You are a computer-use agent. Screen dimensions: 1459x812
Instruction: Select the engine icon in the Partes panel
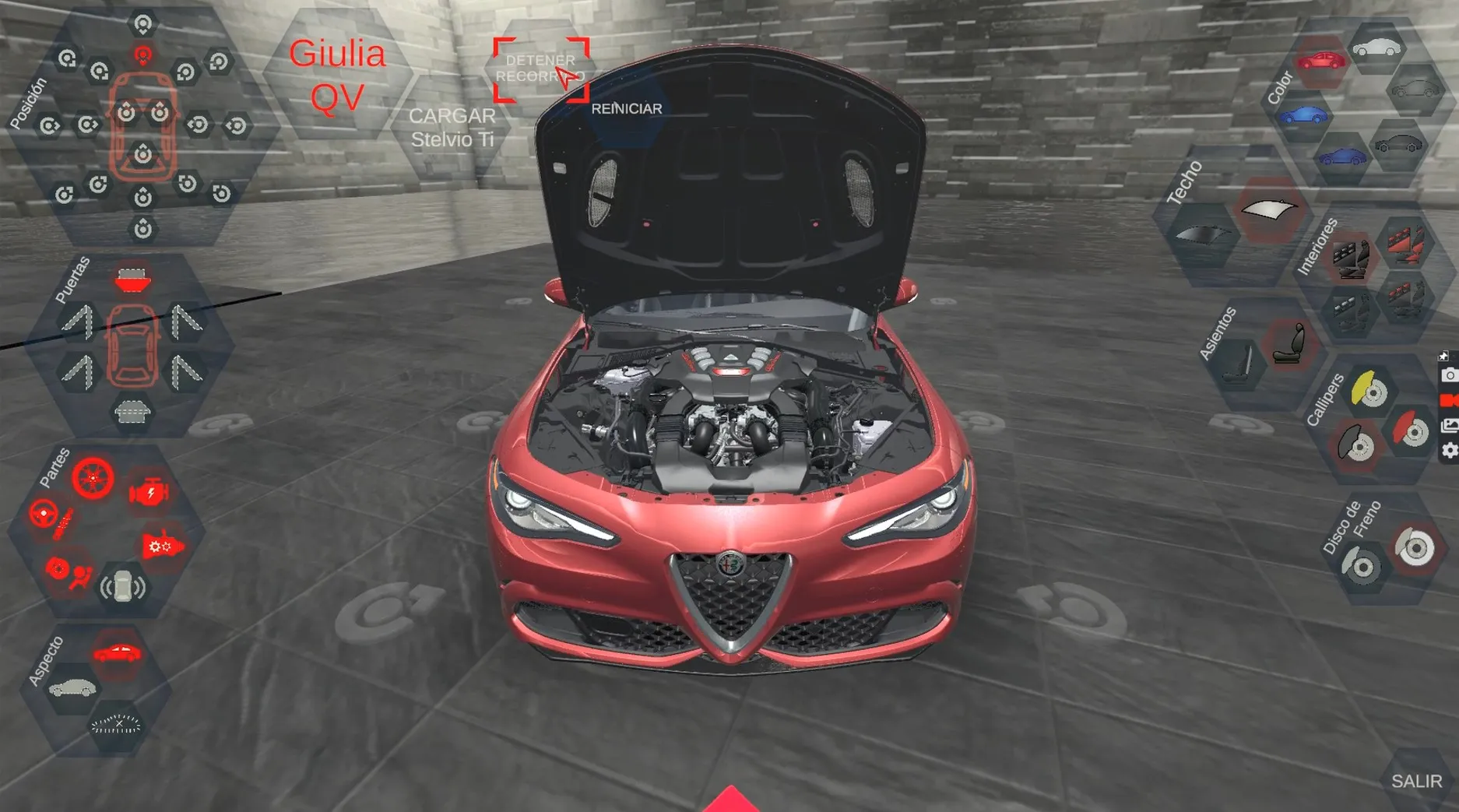148,490
